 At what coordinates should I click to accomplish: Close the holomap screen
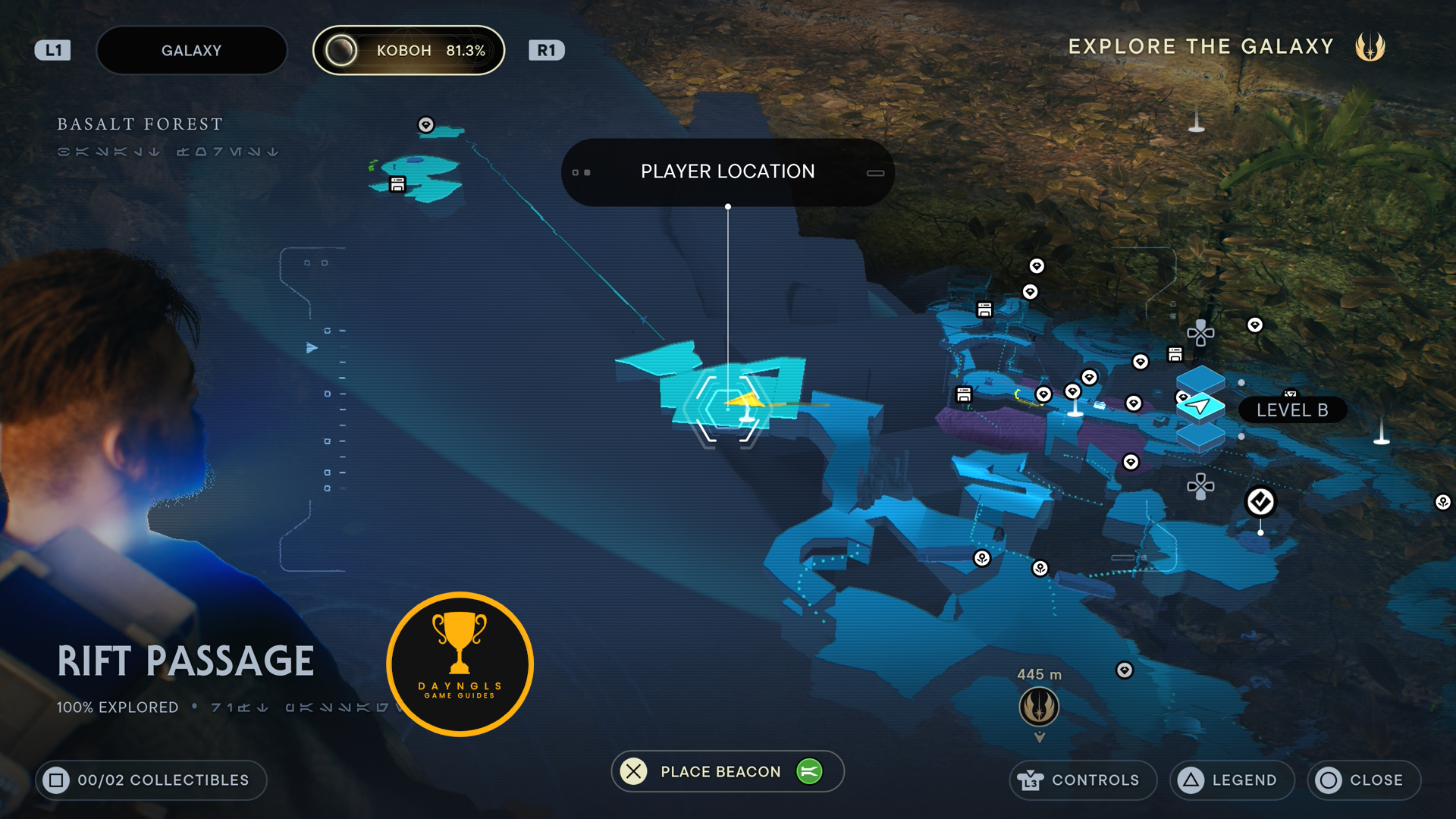(x=1363, y=780)
